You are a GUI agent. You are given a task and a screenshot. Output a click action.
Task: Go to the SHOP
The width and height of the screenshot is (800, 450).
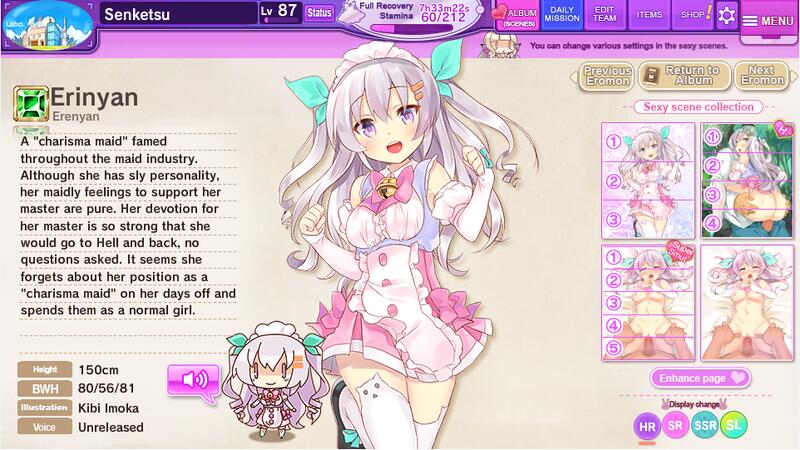(x=691, y=14)
